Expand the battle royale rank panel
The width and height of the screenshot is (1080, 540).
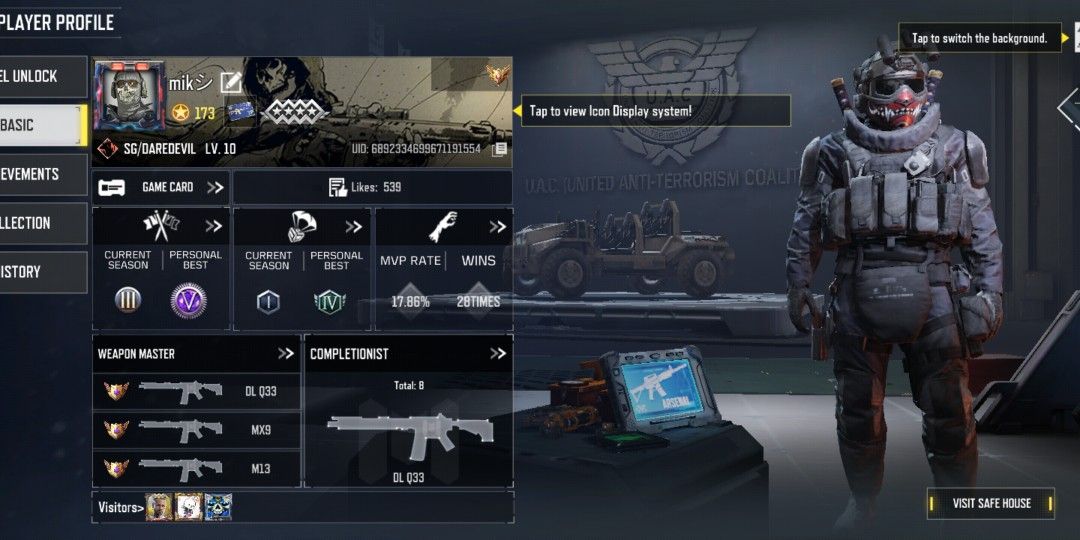354,227
